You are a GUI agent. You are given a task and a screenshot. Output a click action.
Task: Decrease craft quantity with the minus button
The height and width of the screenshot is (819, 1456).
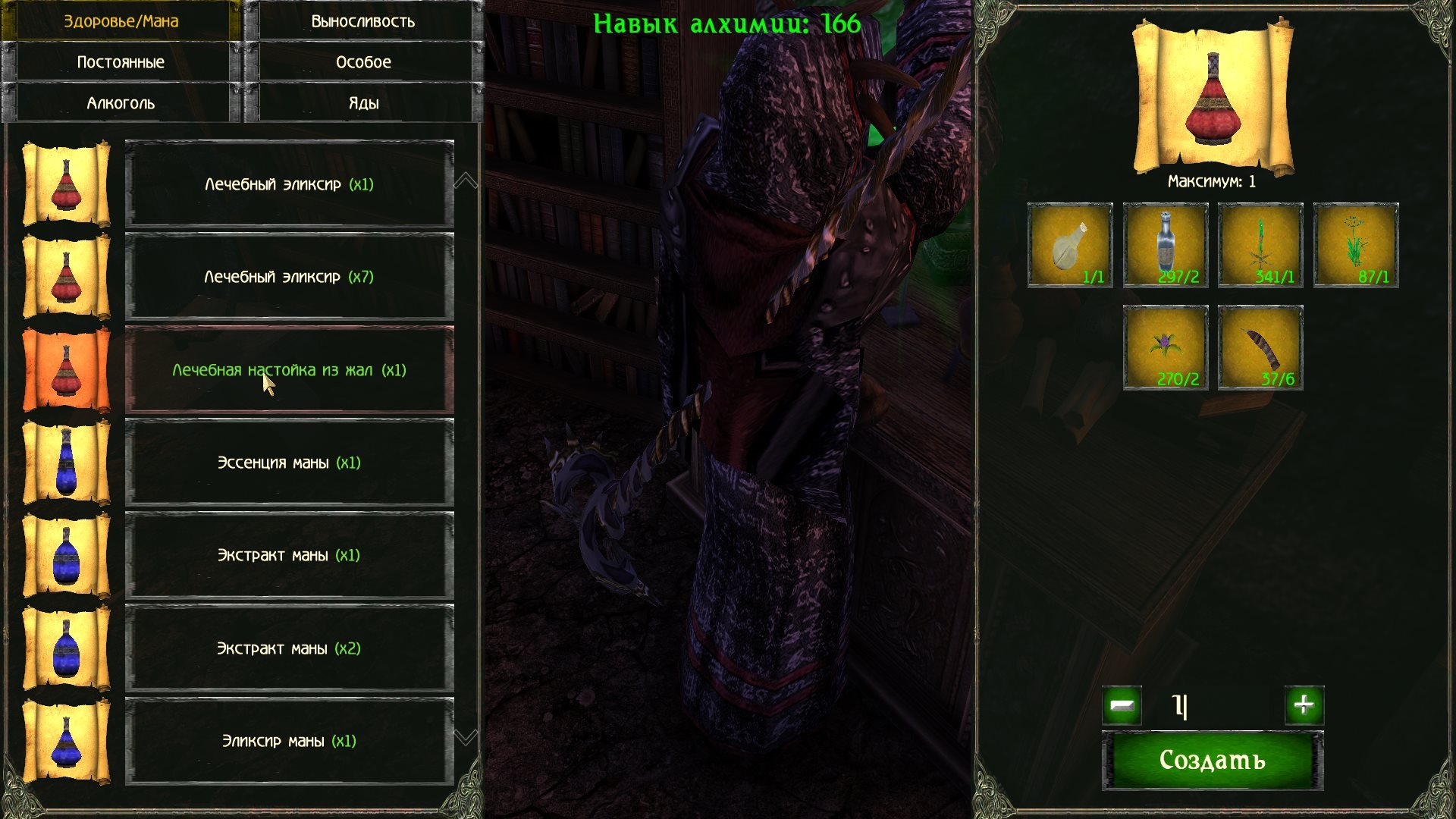pyautogui.click(x=1122, y=706)
